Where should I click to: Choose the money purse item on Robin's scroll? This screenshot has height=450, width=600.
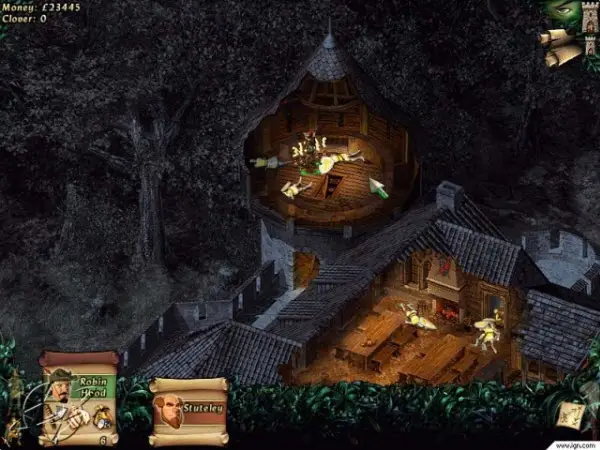coord(101,421)
